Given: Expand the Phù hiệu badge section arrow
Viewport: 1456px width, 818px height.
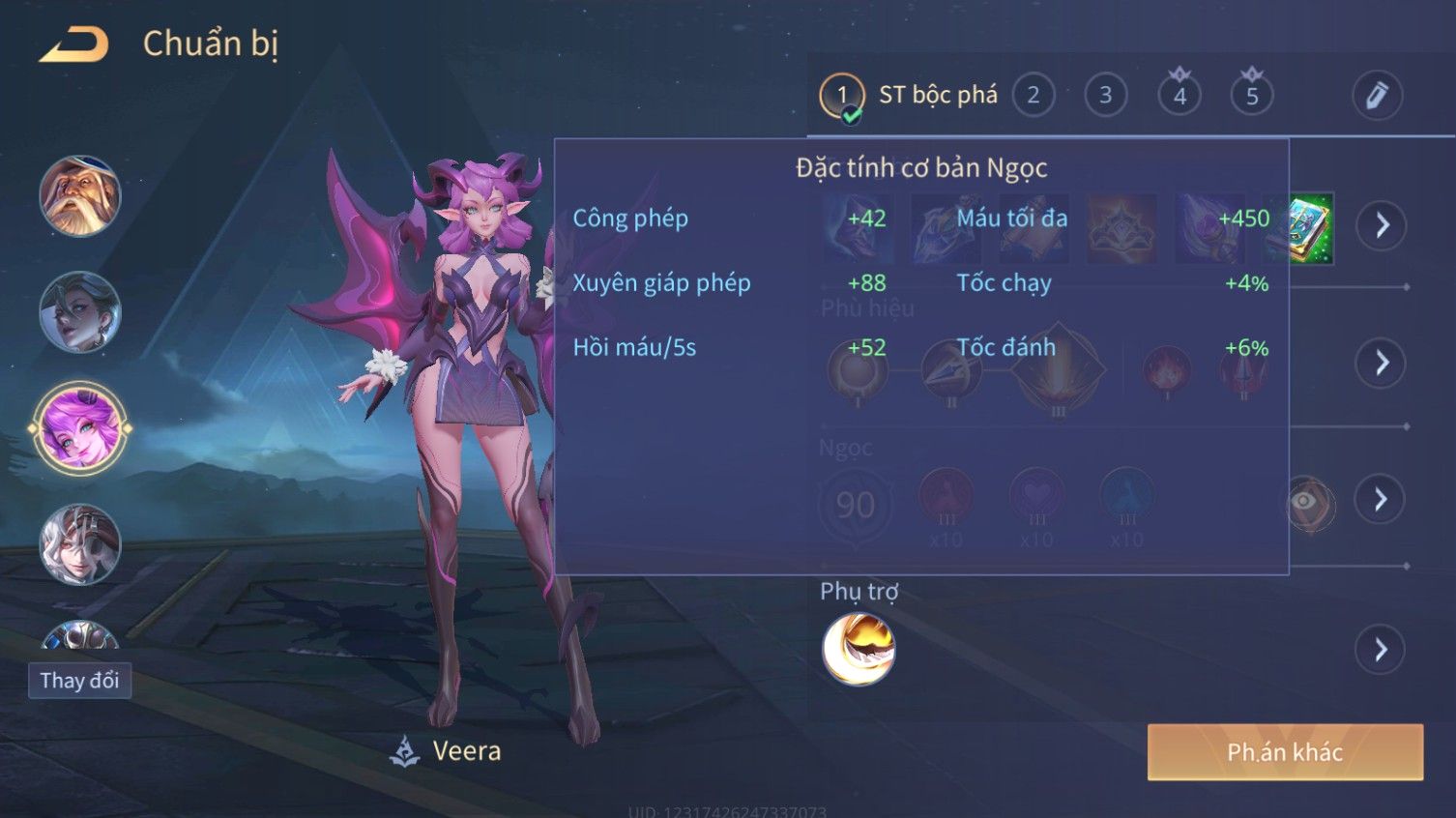Looking at the screenshot, I should pyautogui.click(x=1382, y=363).
